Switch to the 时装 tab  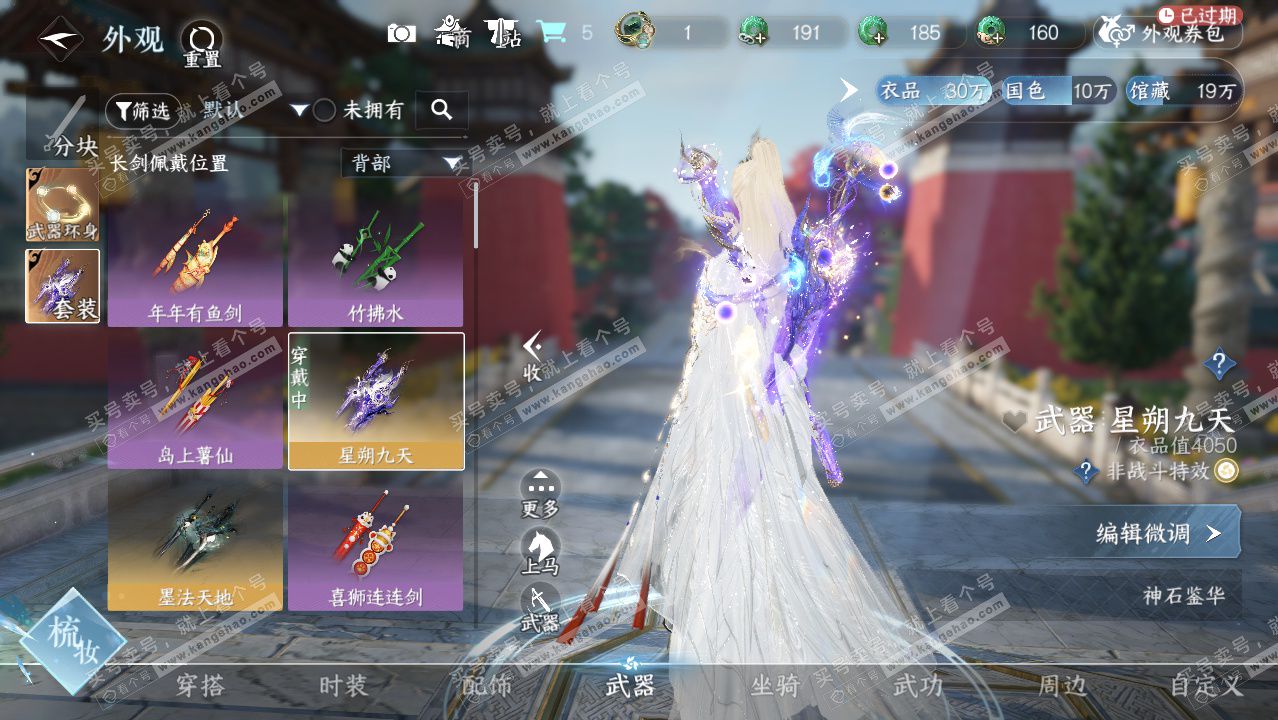[343, 686]
